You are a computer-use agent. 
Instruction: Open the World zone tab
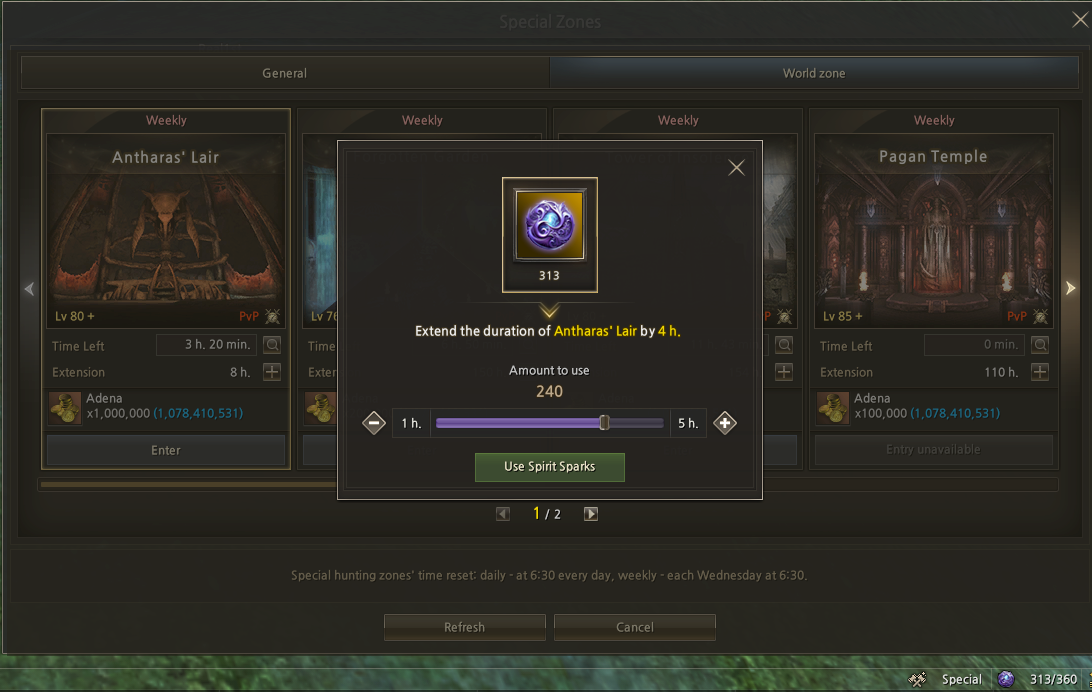tap(813, 73)
